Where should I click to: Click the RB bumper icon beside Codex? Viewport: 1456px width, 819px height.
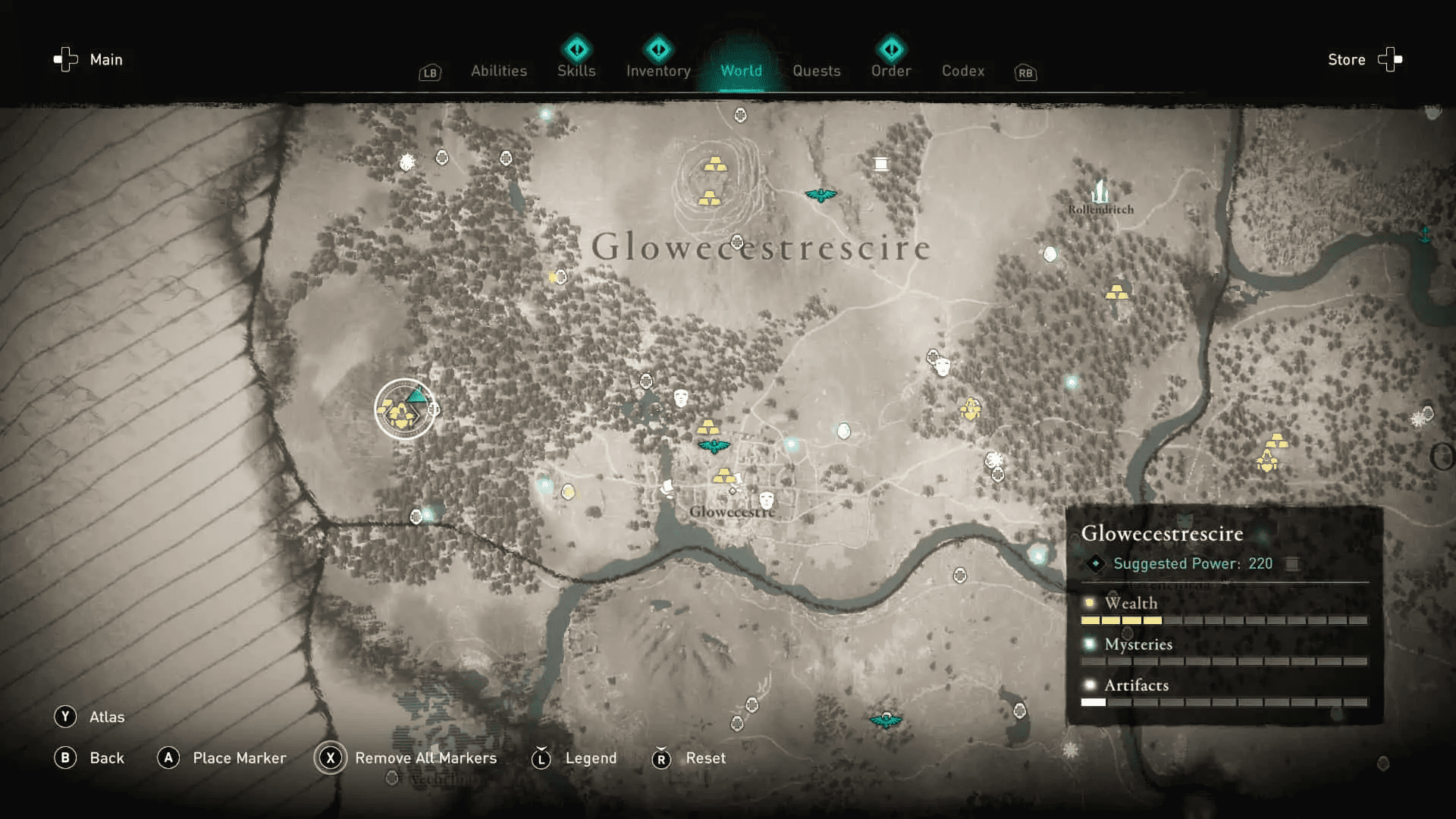(x=1025, y=73)
